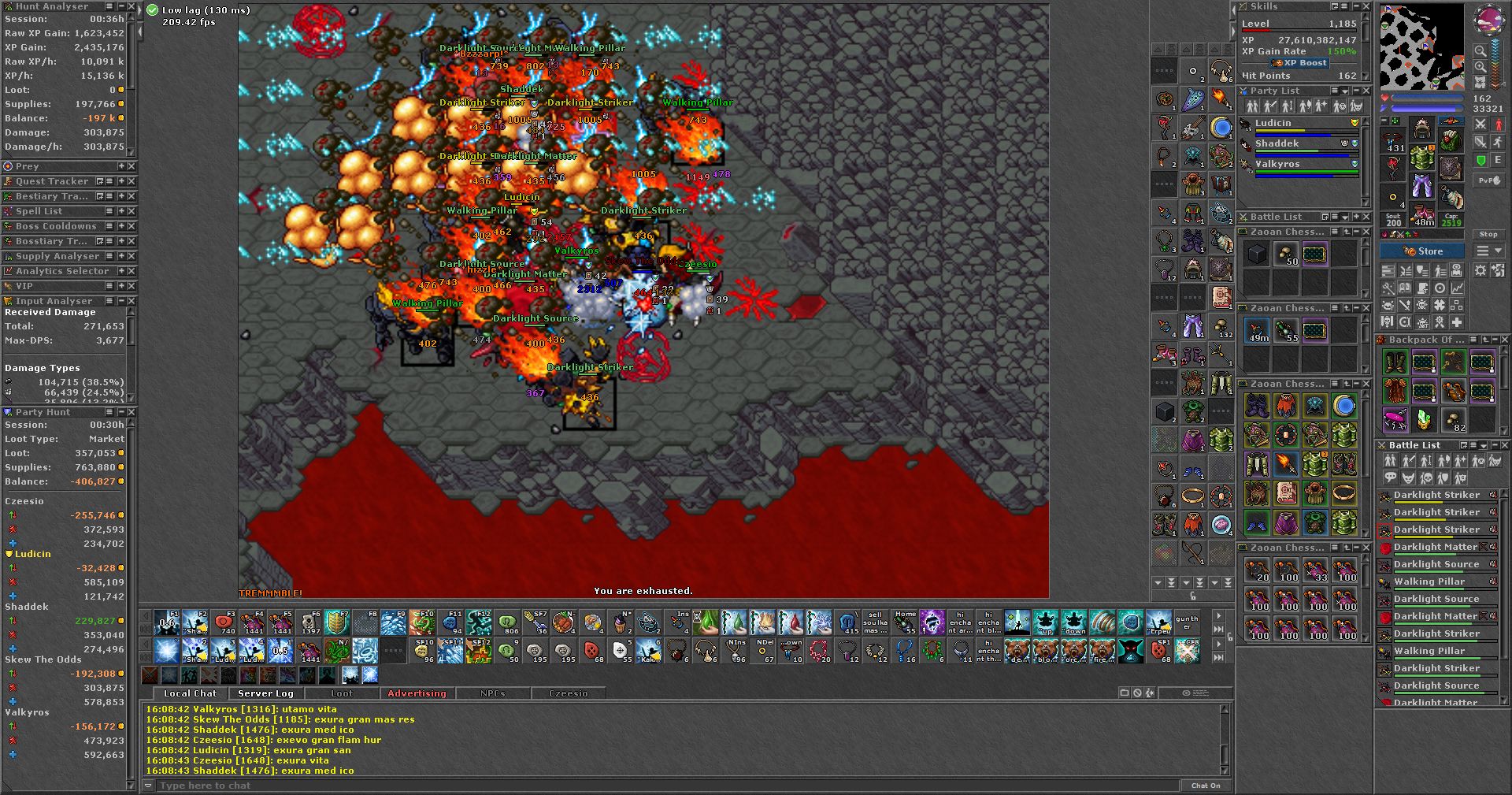Open the Czeesio private chat tab
Image resolution: width=1512 pixels, height=795 pixels.
[x=569, y=693]
